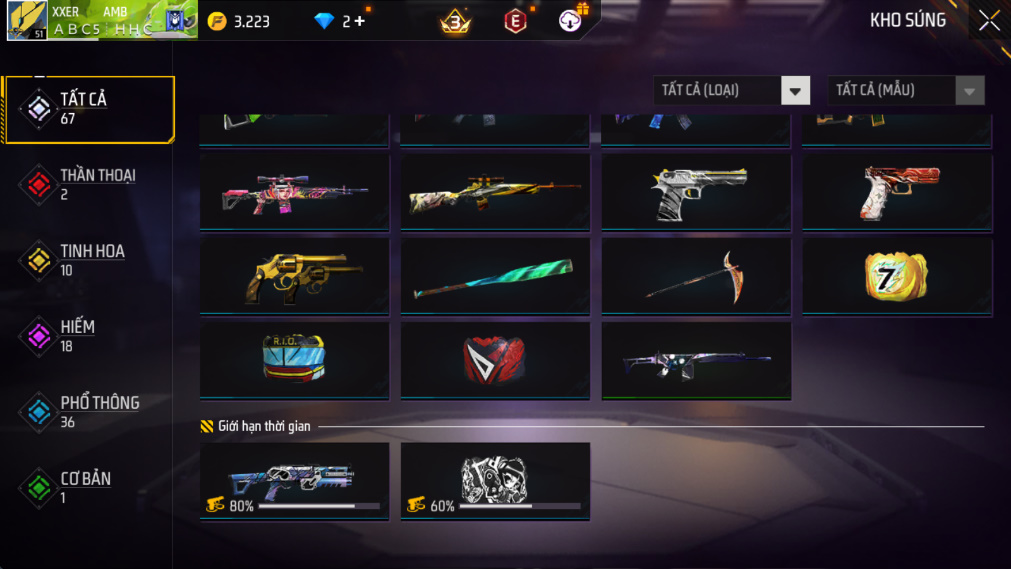Select the scythe melee skin
The image size is (1011, 569).
(696, 276)
